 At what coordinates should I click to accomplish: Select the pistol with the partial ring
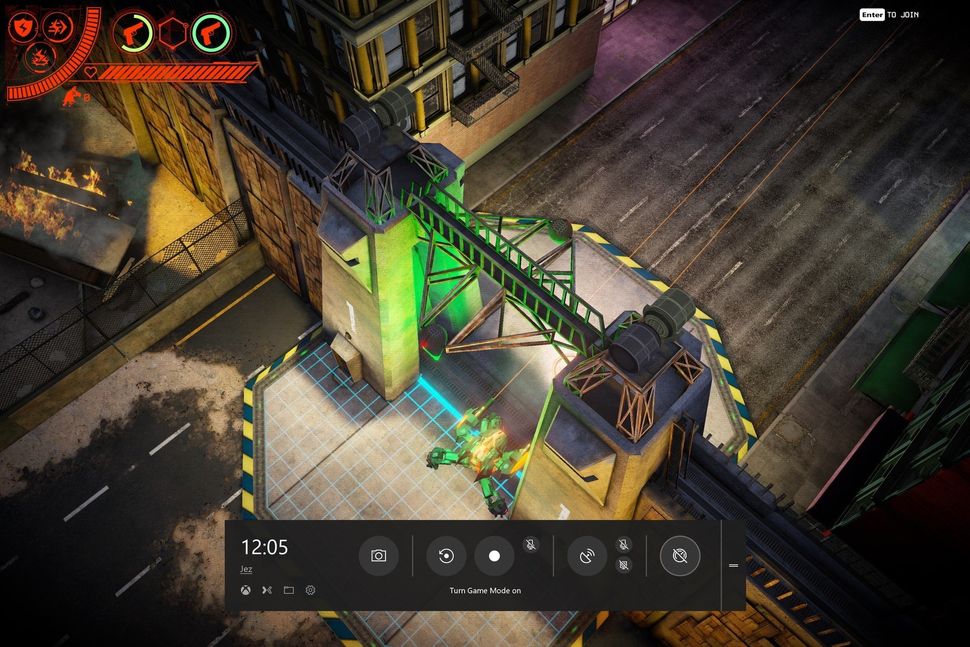(x=132, y=32)
